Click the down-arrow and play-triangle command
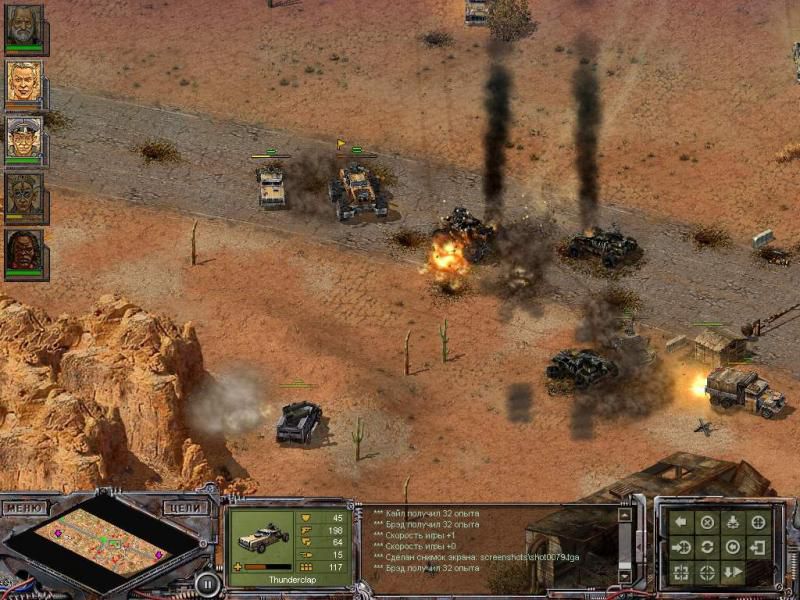The image size is (800, 600). (x=733, y=573)
